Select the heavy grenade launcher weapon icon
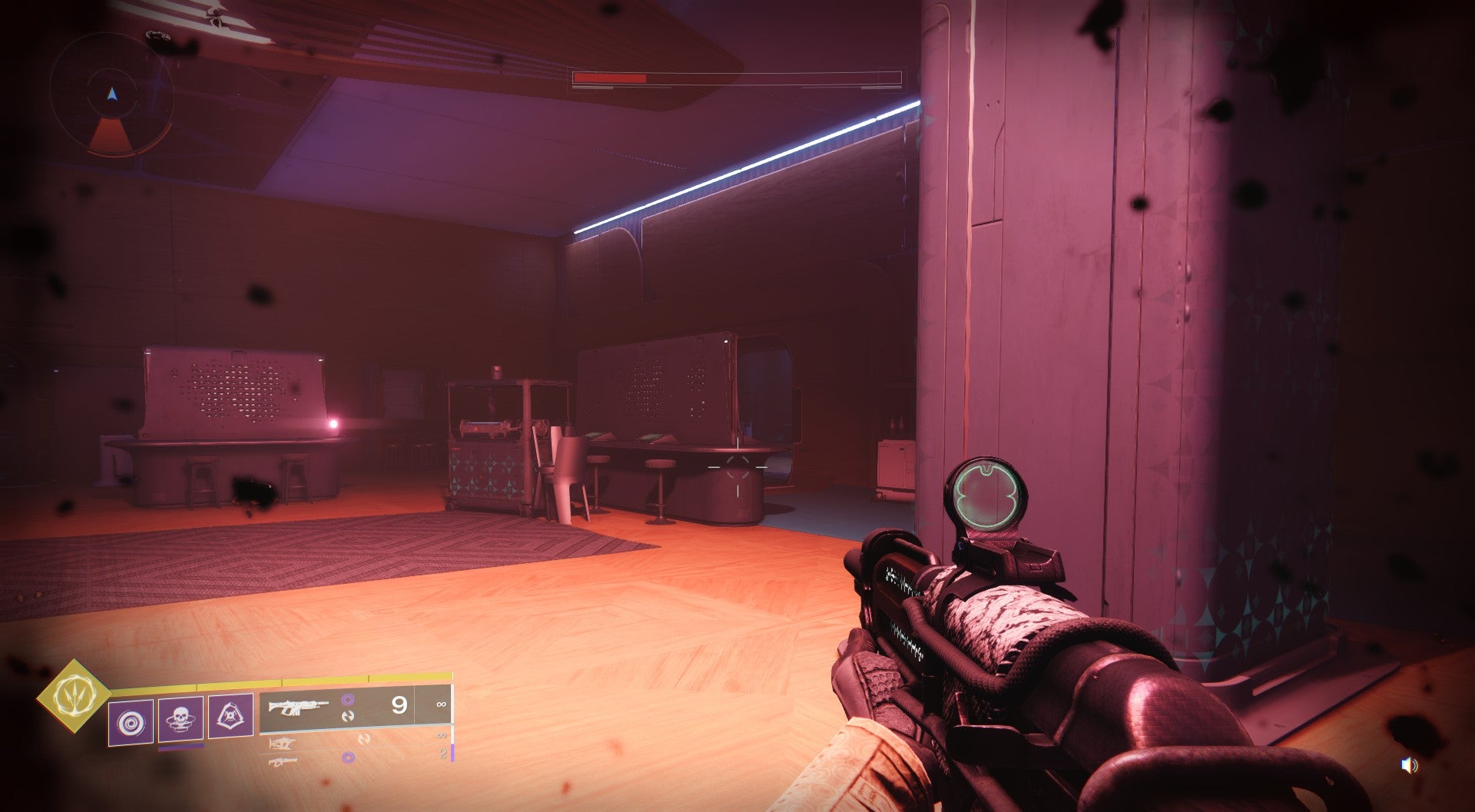The height and width of the screenshot is (812, 1475). [x=283, y=763]
